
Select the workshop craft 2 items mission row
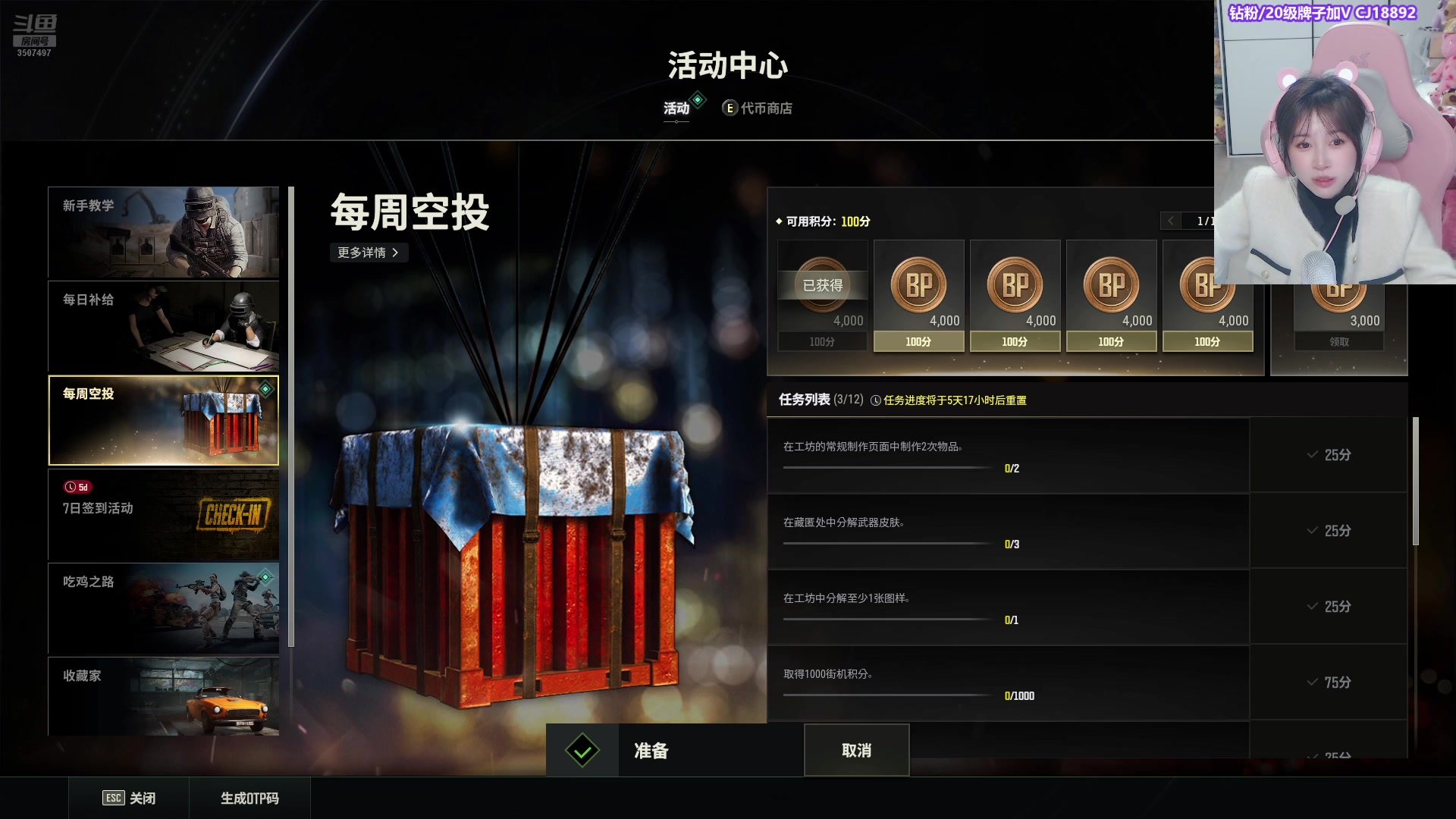[x=1008, y=455]
